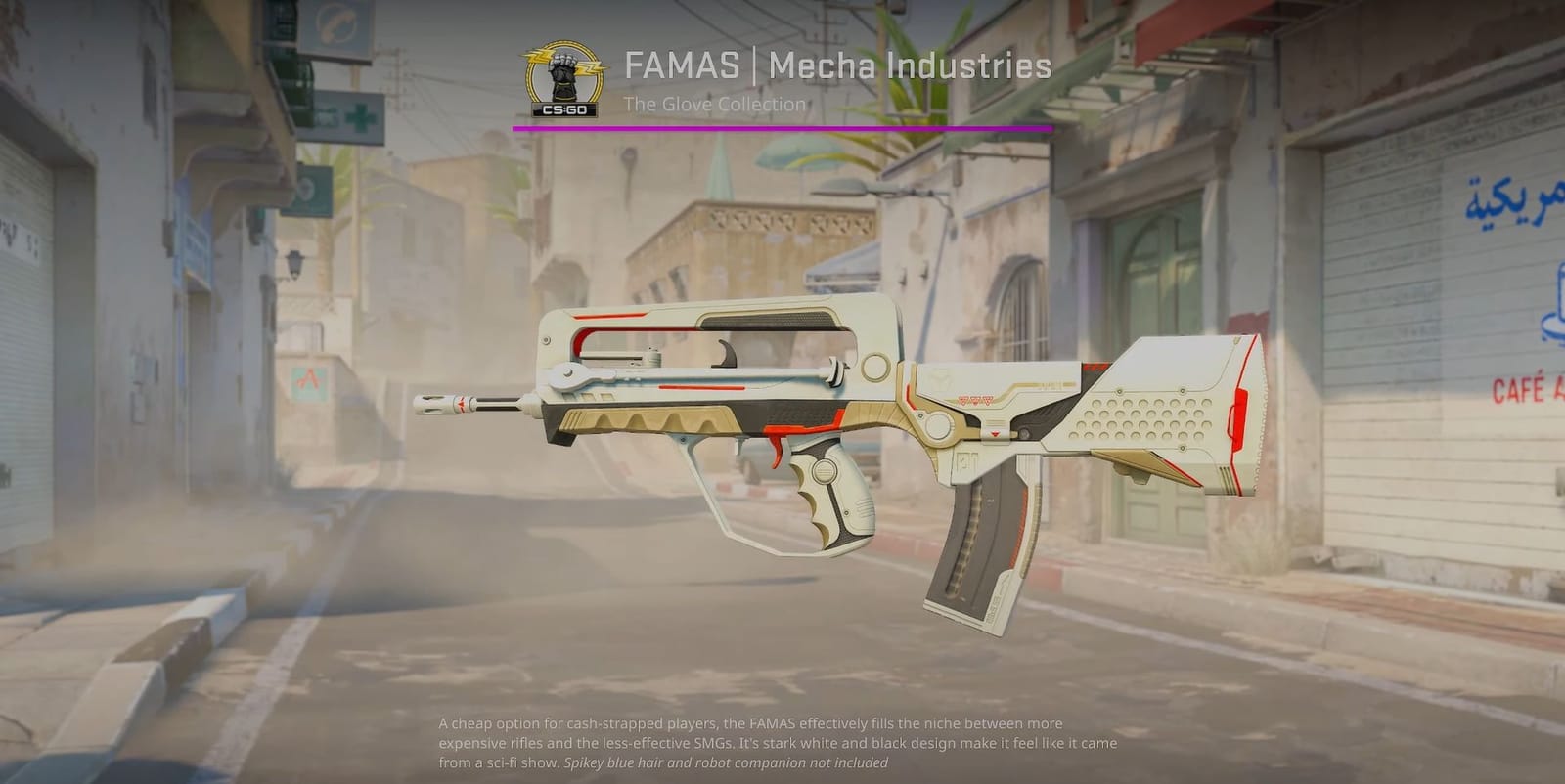
Task: Click the purple rarity bar
Action: 782,127
